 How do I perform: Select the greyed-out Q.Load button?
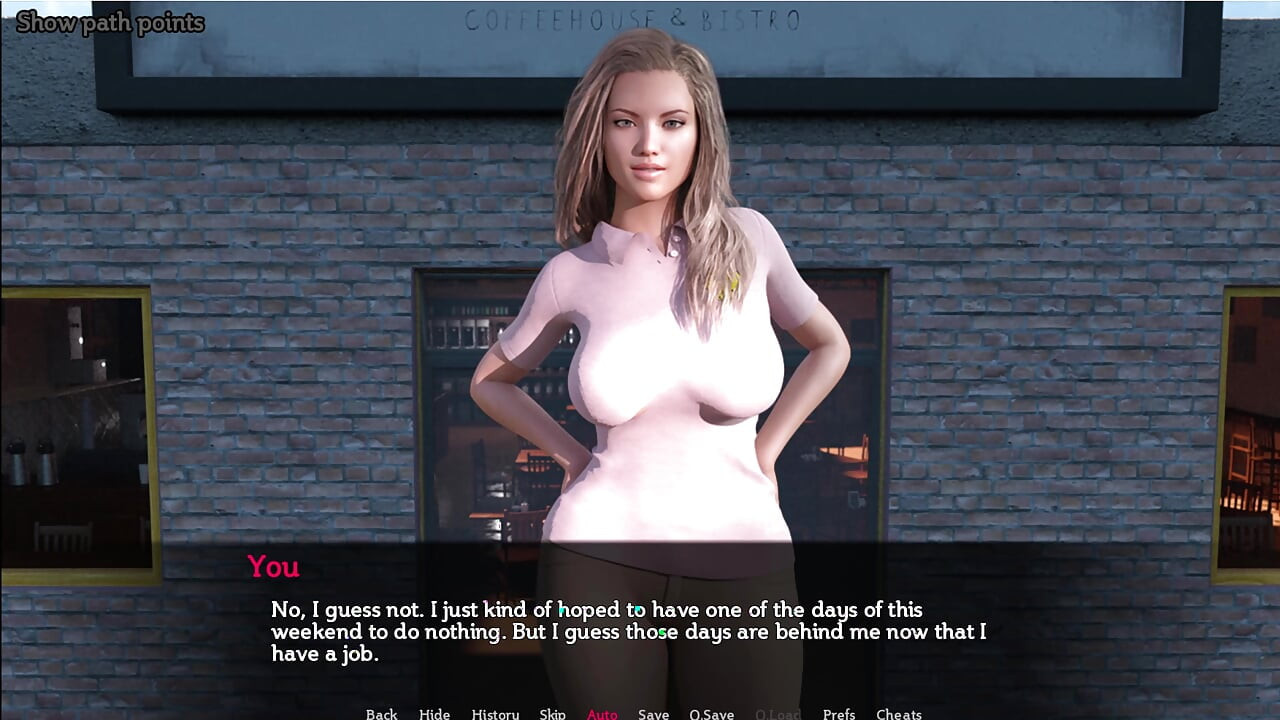tap(777, 713)
